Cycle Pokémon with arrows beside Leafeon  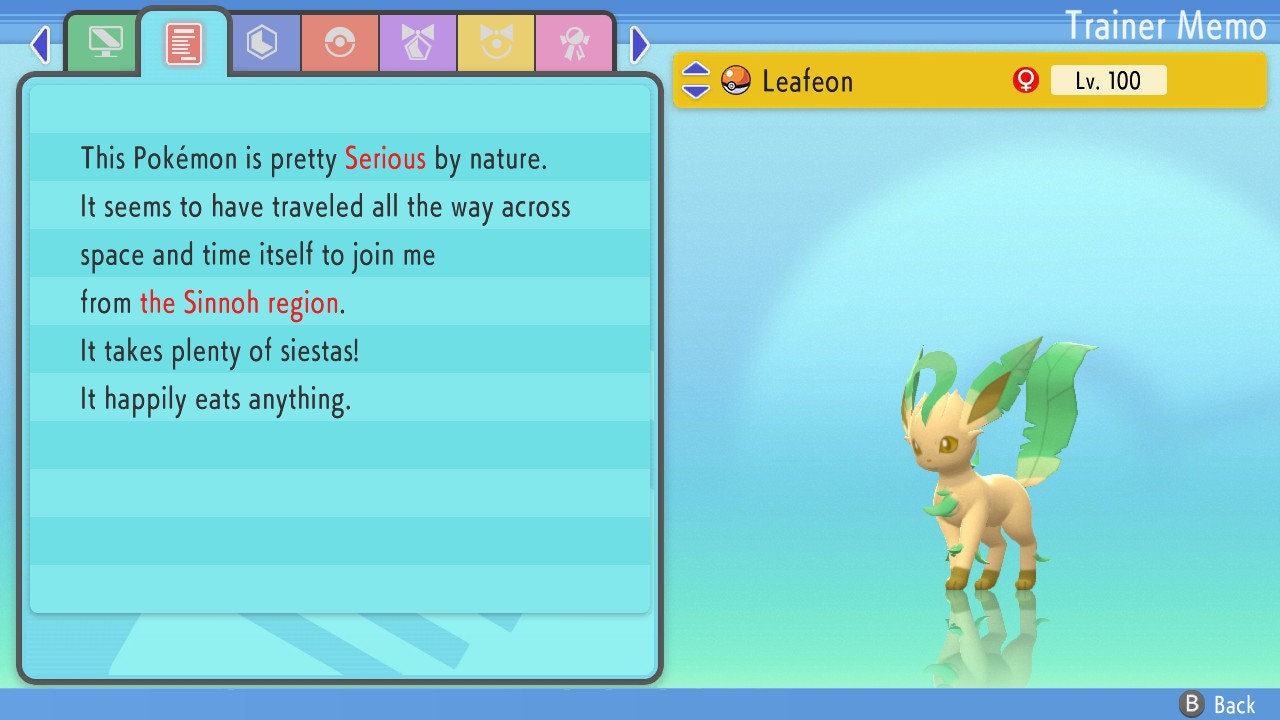coord(696,80)
